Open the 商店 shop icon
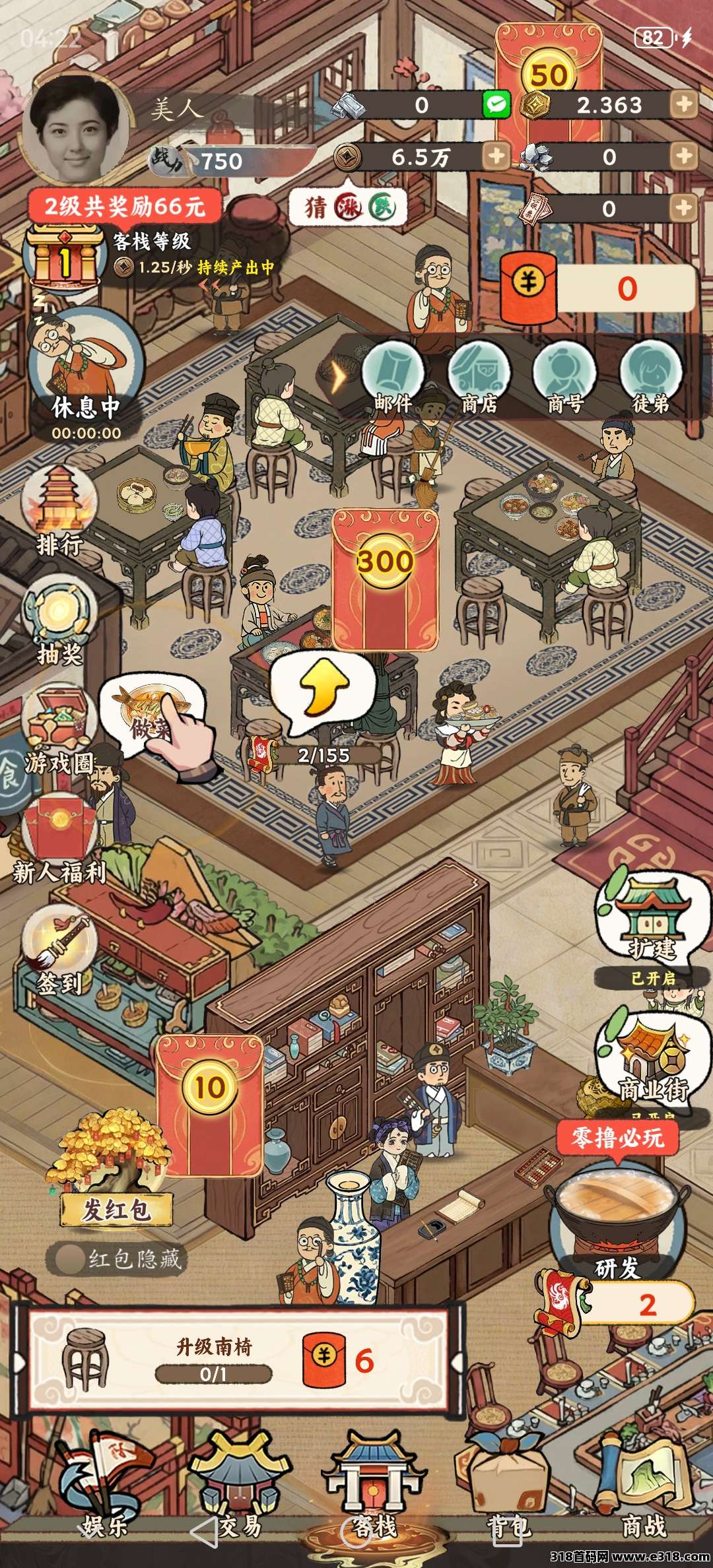This screenshot has height=1568, width=713. pos(479,376)
